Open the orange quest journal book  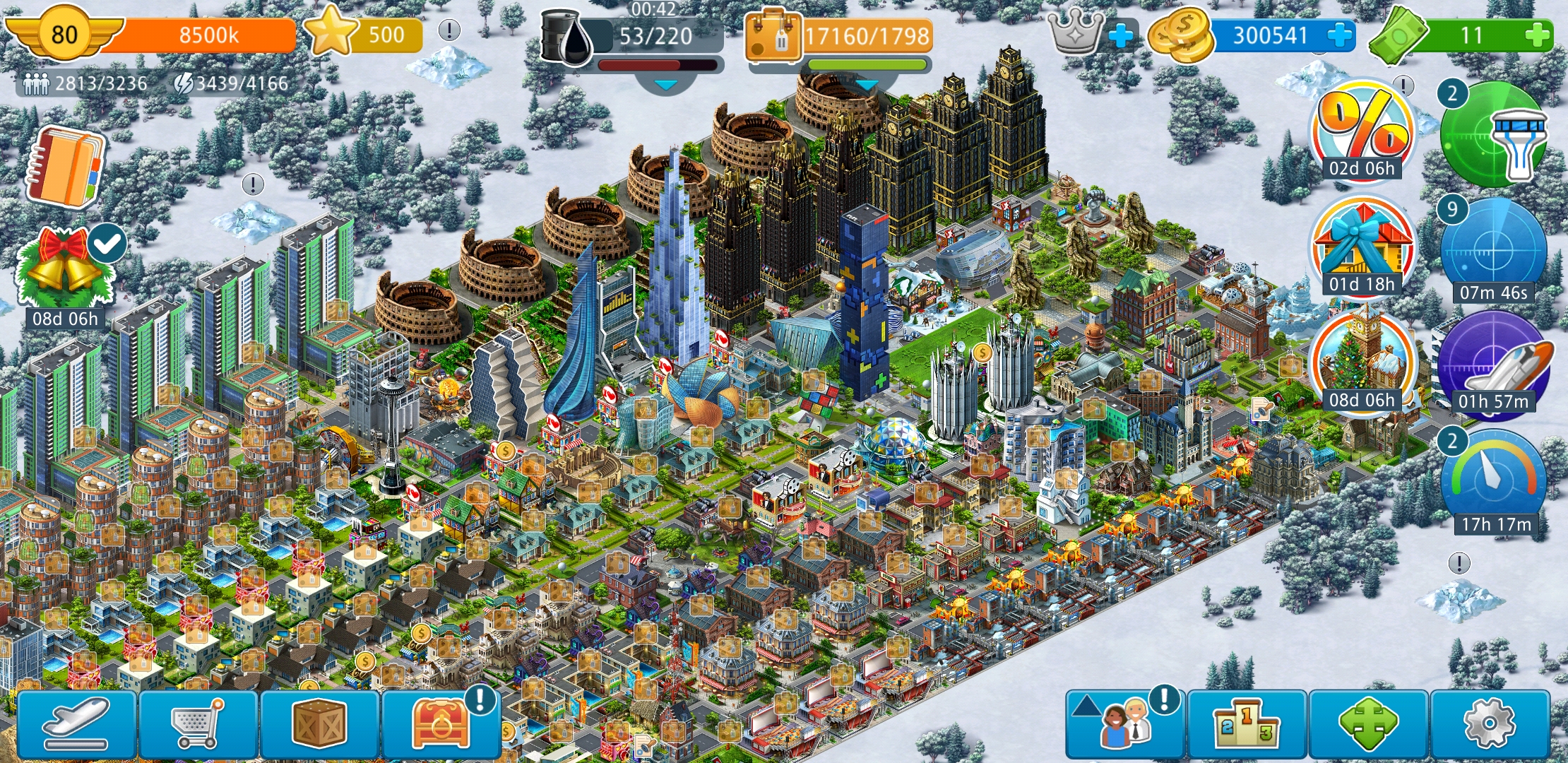click(65, 167)
